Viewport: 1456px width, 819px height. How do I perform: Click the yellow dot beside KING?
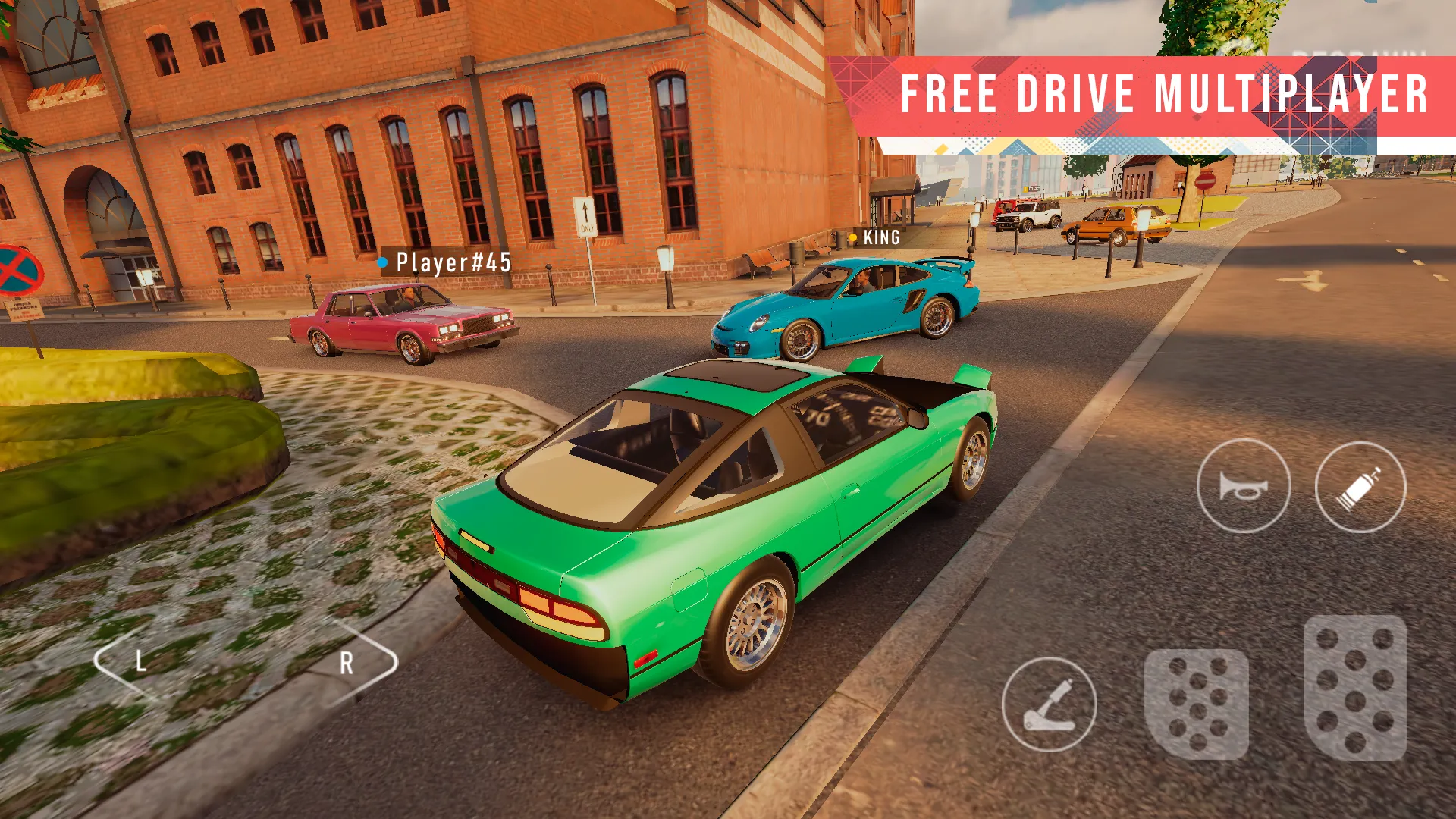click(853, 238)
